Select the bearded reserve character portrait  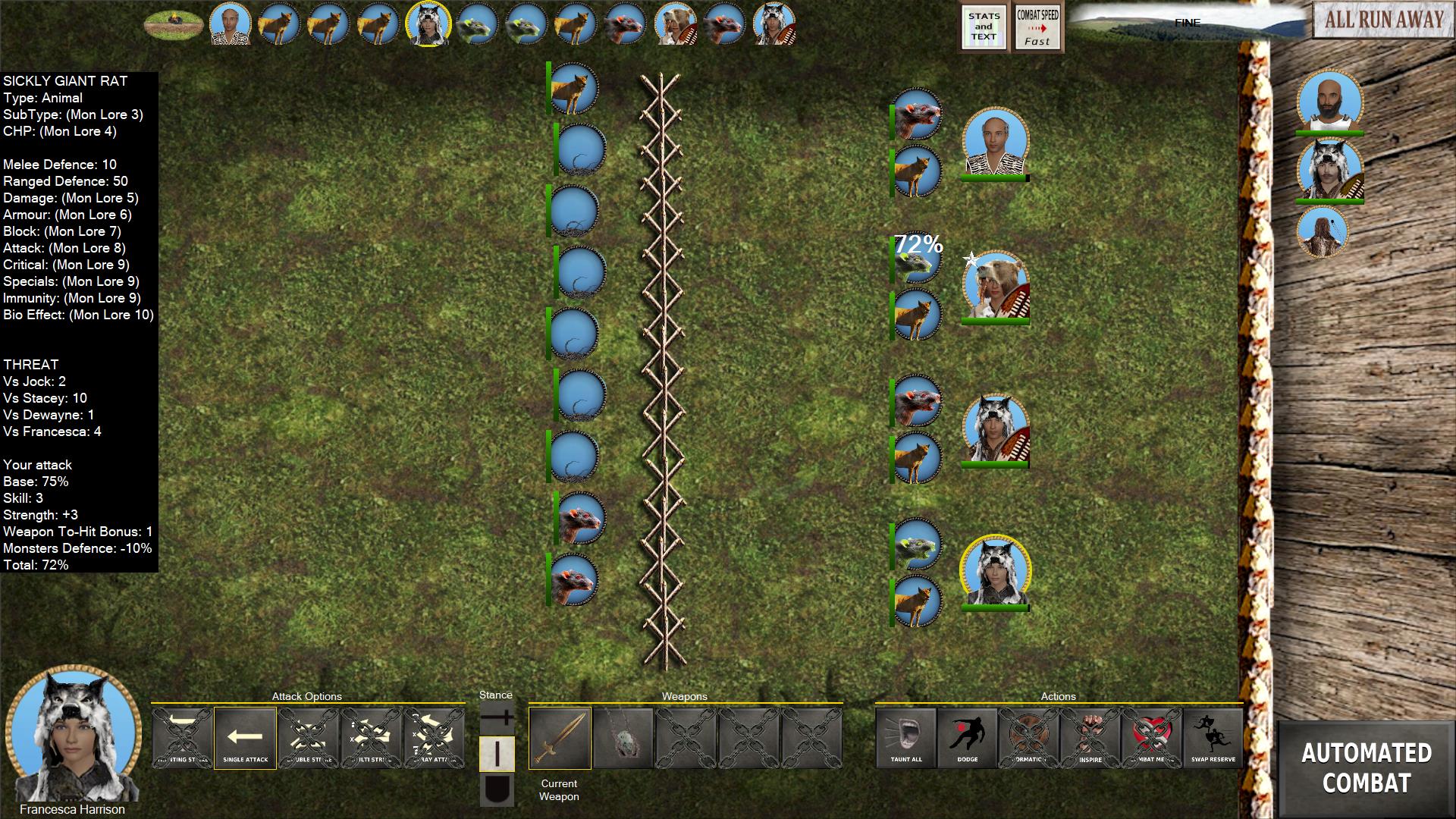tap(1329, 101)
